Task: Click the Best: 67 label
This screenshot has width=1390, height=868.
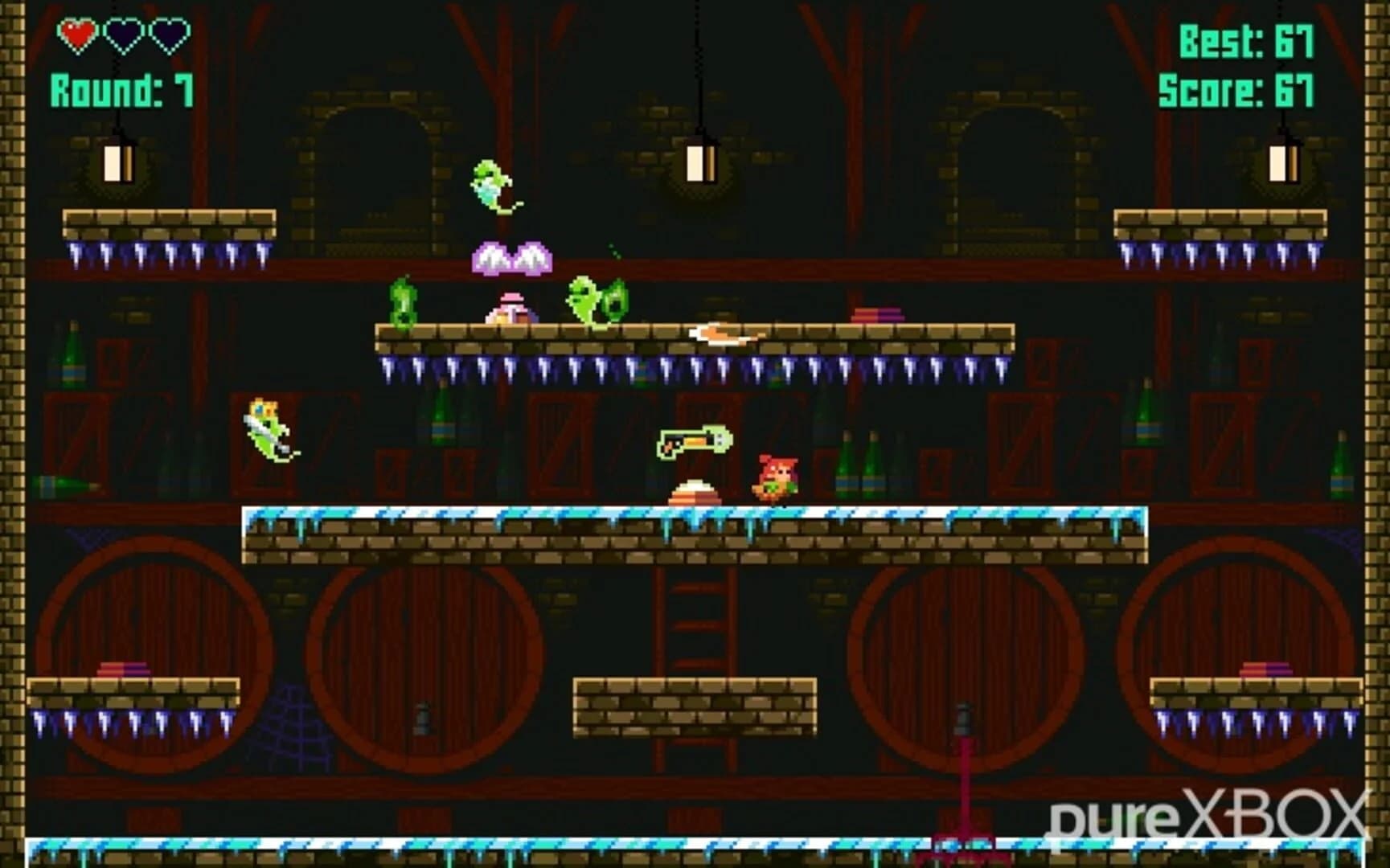Action: [x=1247, y=42]
